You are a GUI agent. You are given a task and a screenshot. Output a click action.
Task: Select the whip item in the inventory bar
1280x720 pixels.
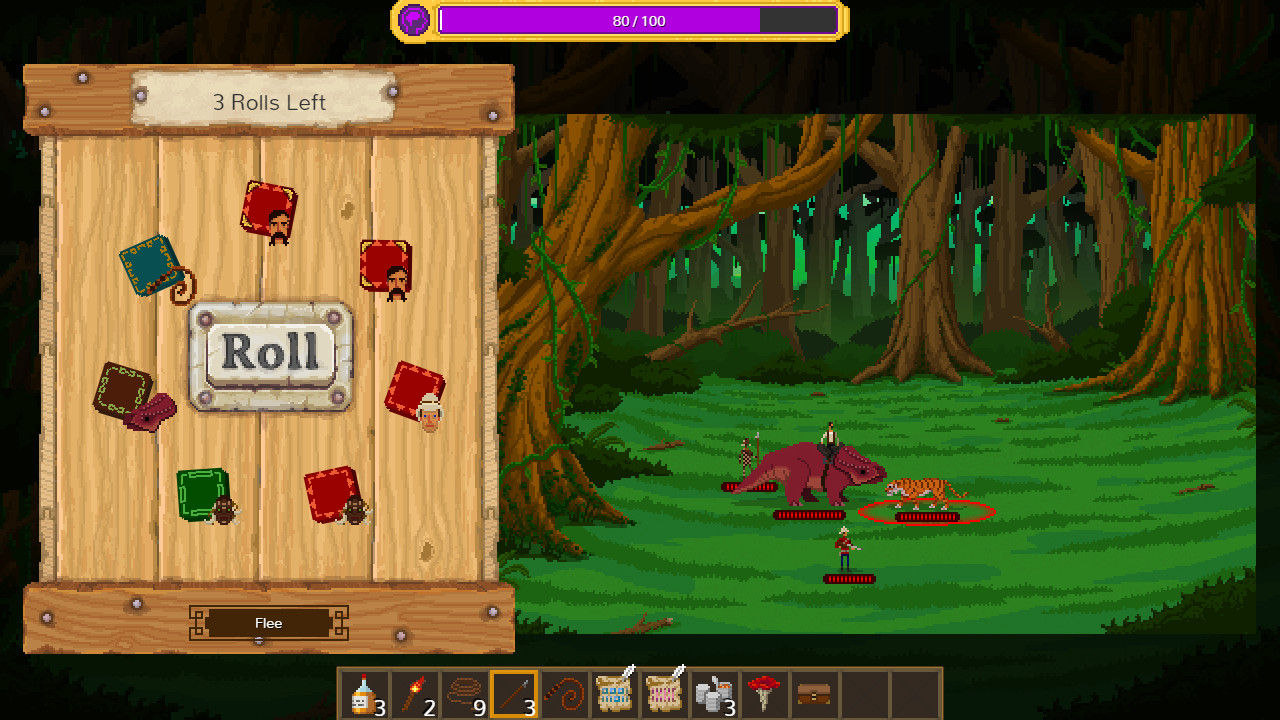565,693
